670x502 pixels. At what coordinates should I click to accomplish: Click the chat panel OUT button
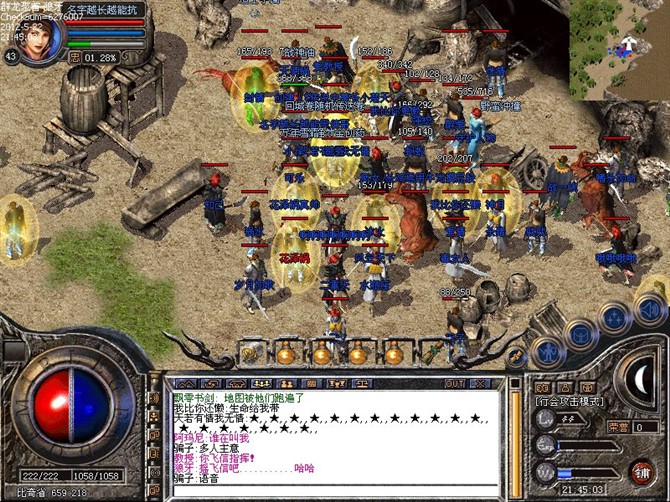(454, 383)
